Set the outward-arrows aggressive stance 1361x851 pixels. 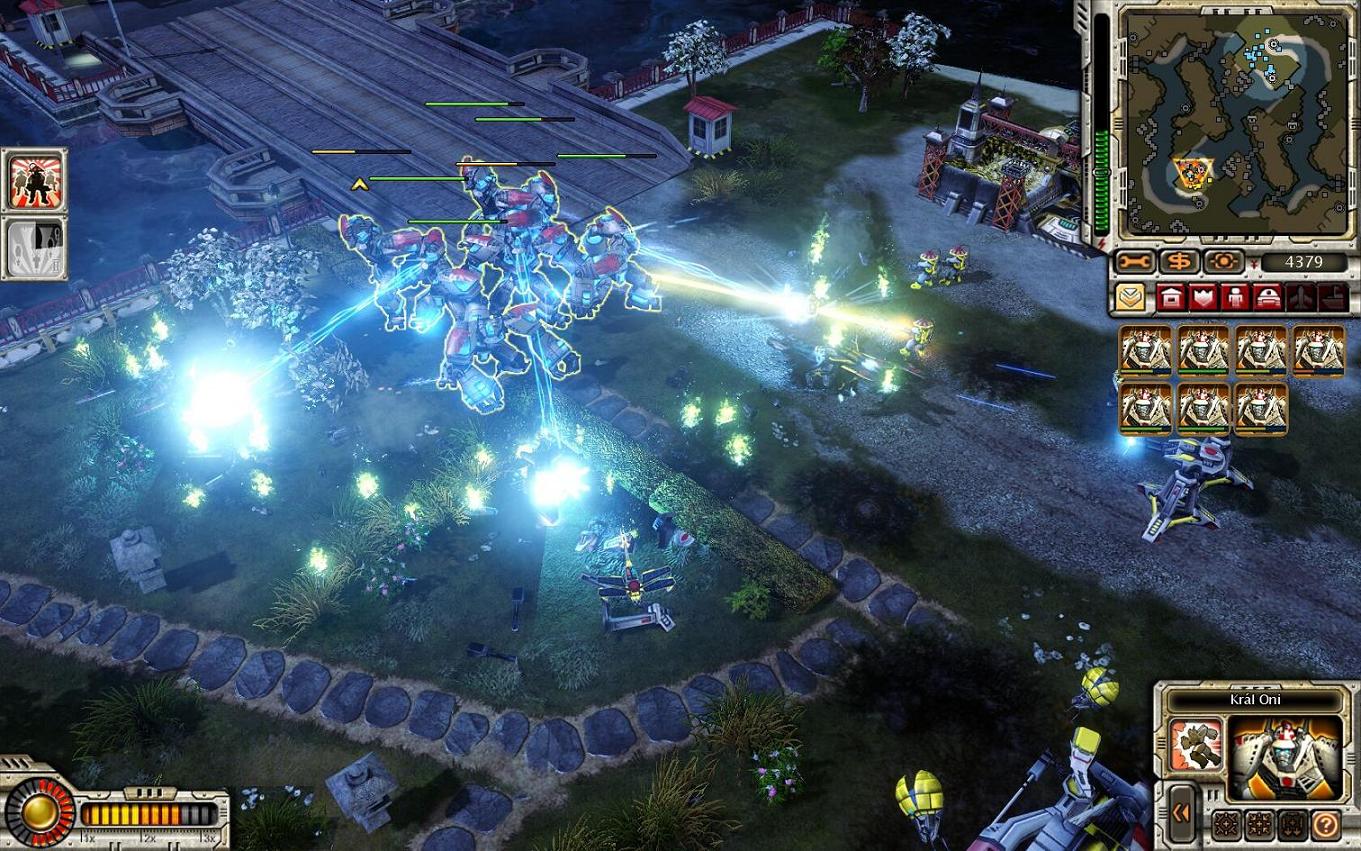pos(1226,825)
